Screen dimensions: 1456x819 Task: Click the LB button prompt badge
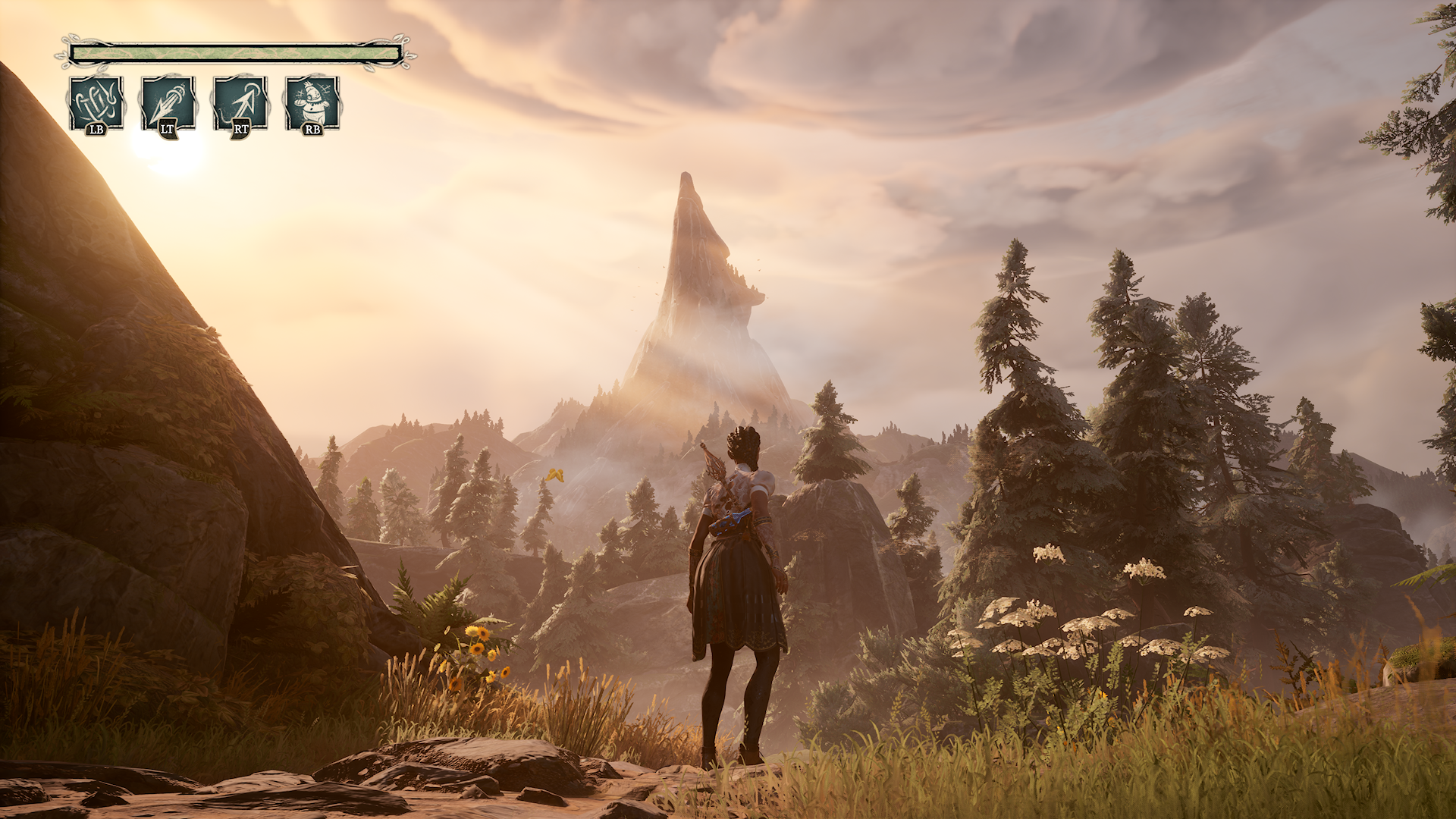[94, 130]
